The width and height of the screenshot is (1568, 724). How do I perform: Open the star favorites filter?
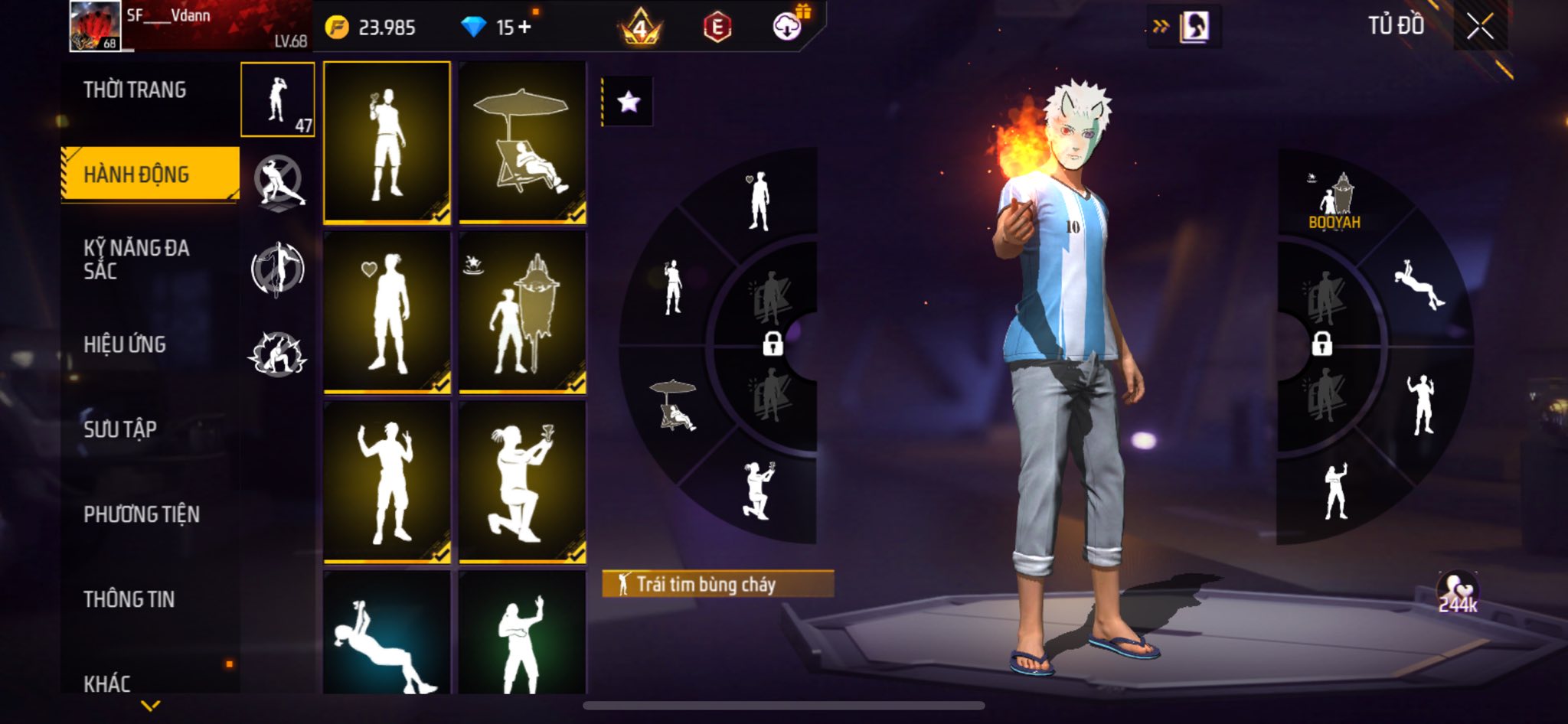(629, 102)
